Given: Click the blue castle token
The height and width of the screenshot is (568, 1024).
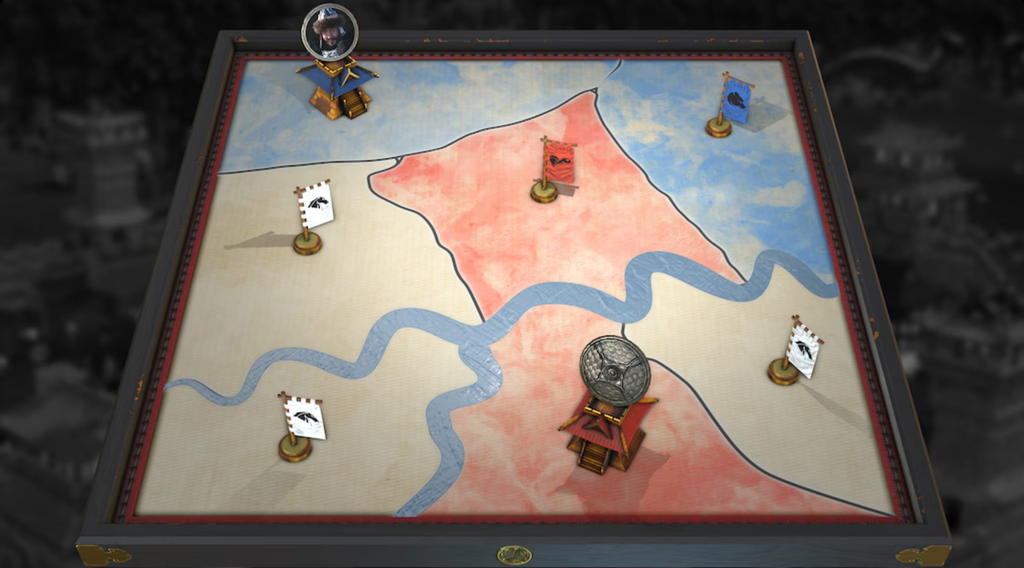Looking at the screenshot, I should point(337,87).
